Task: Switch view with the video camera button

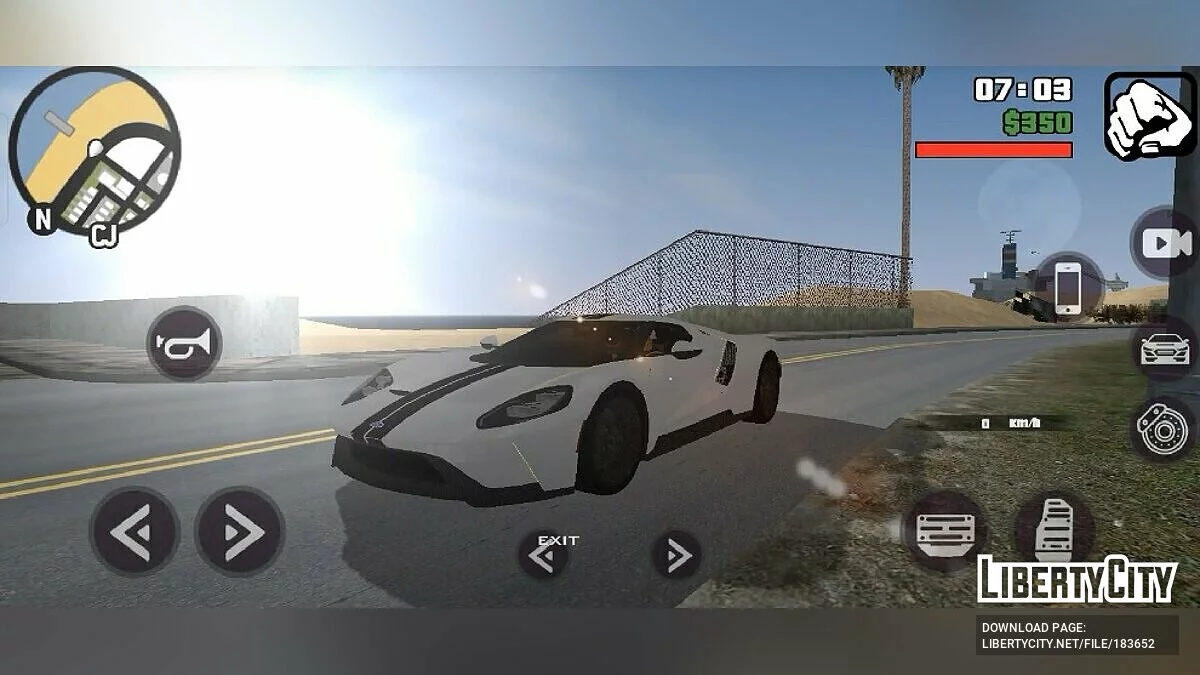Action: (x=1165, y=244)
